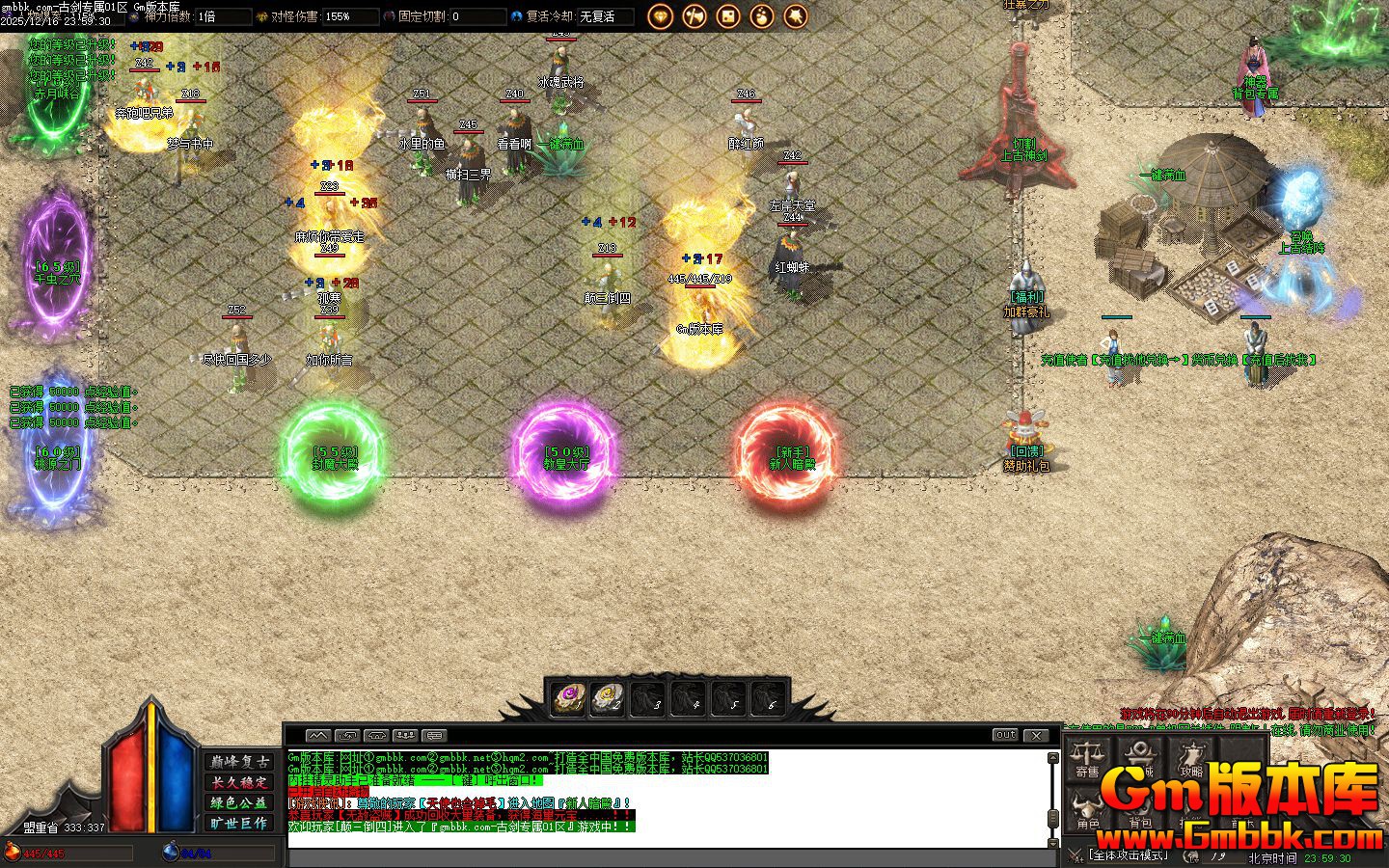
Task: Click the dice icon in the top bar
Action: 728,16
